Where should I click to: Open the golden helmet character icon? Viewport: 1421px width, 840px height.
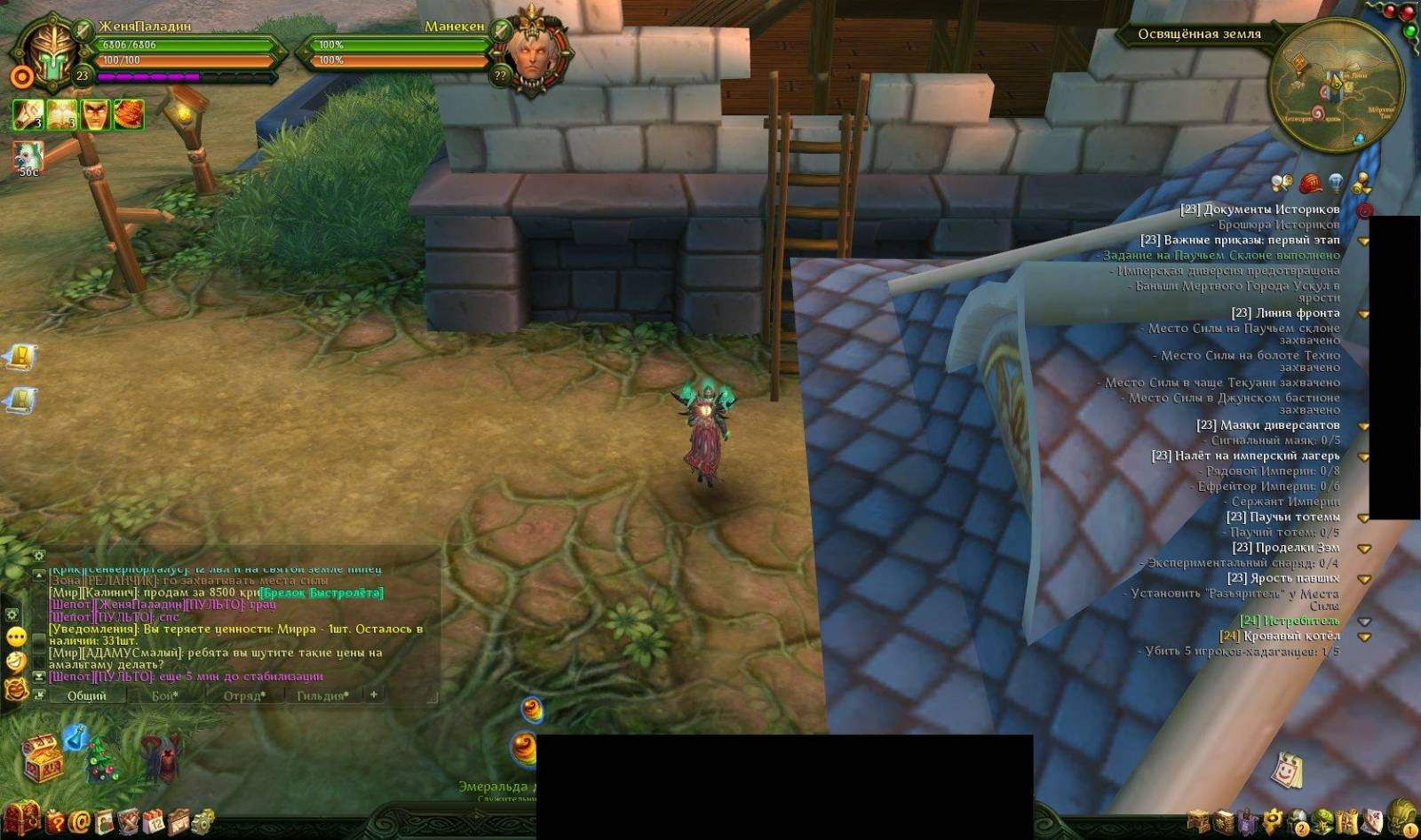click(1403, 815)
